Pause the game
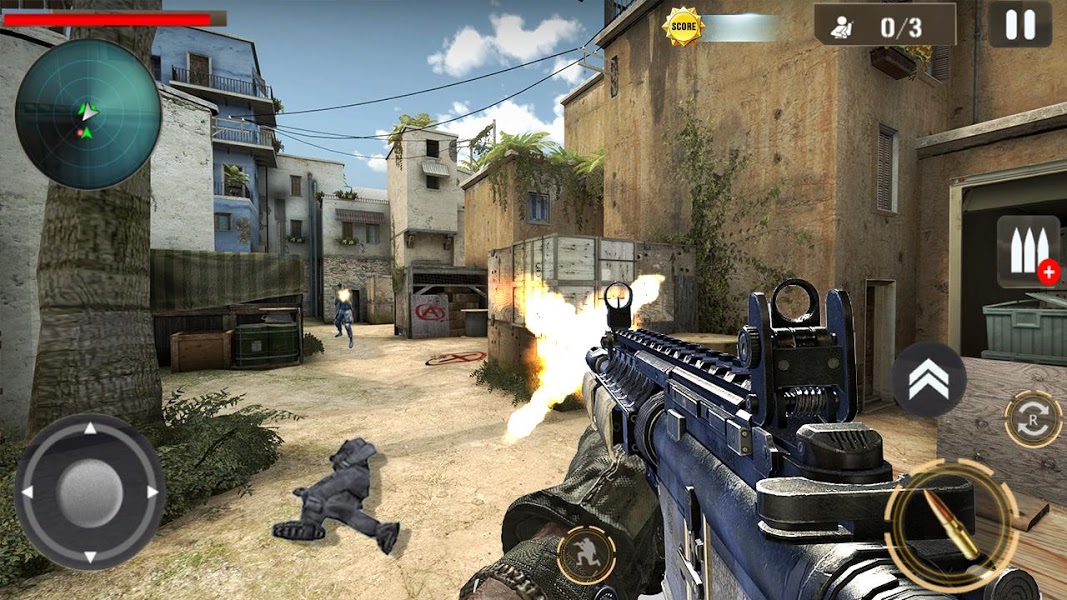Screen dimensions: 1067x600 (x=1019, y=24)
